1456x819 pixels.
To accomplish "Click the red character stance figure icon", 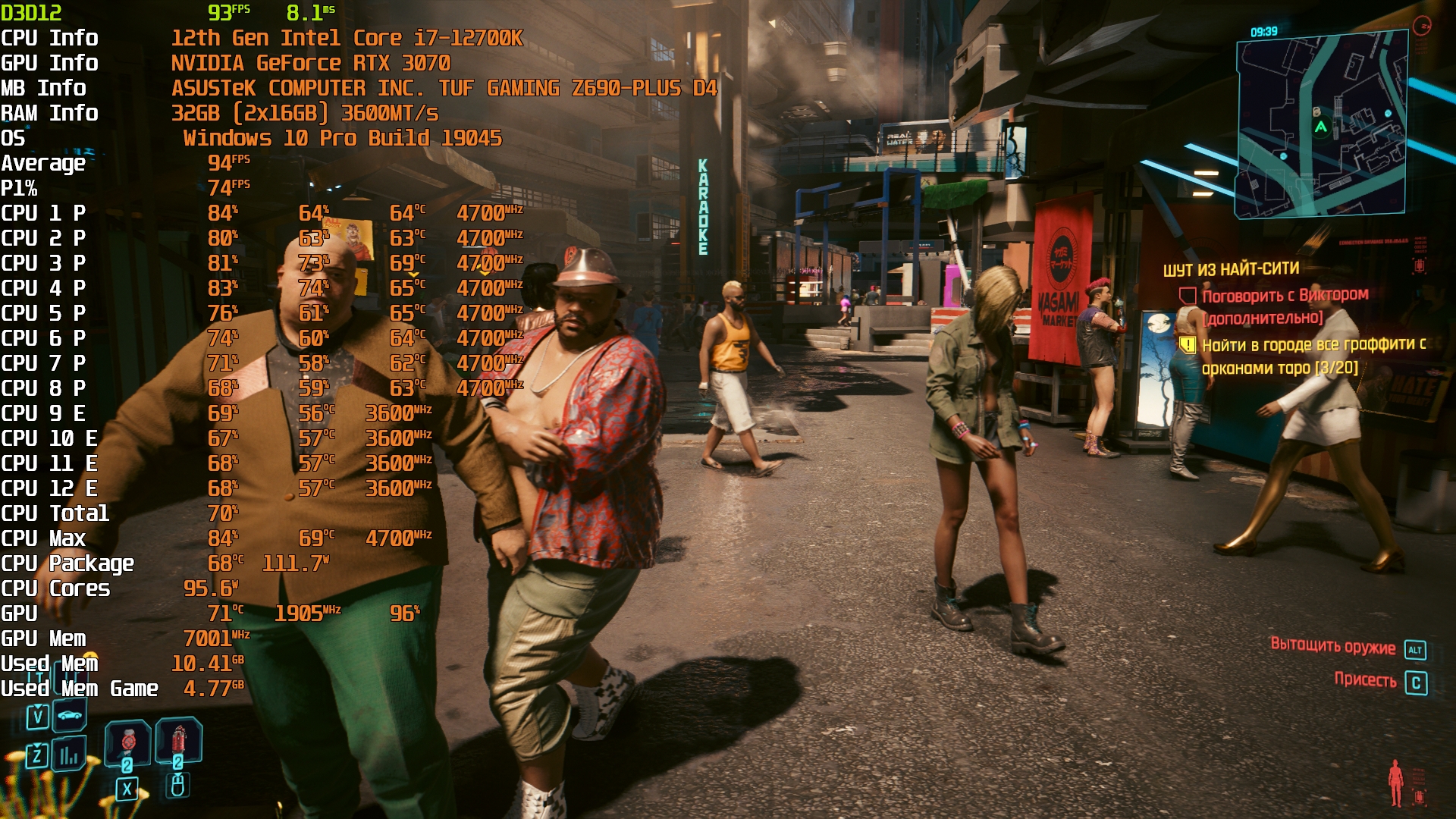I will 1395,783.
